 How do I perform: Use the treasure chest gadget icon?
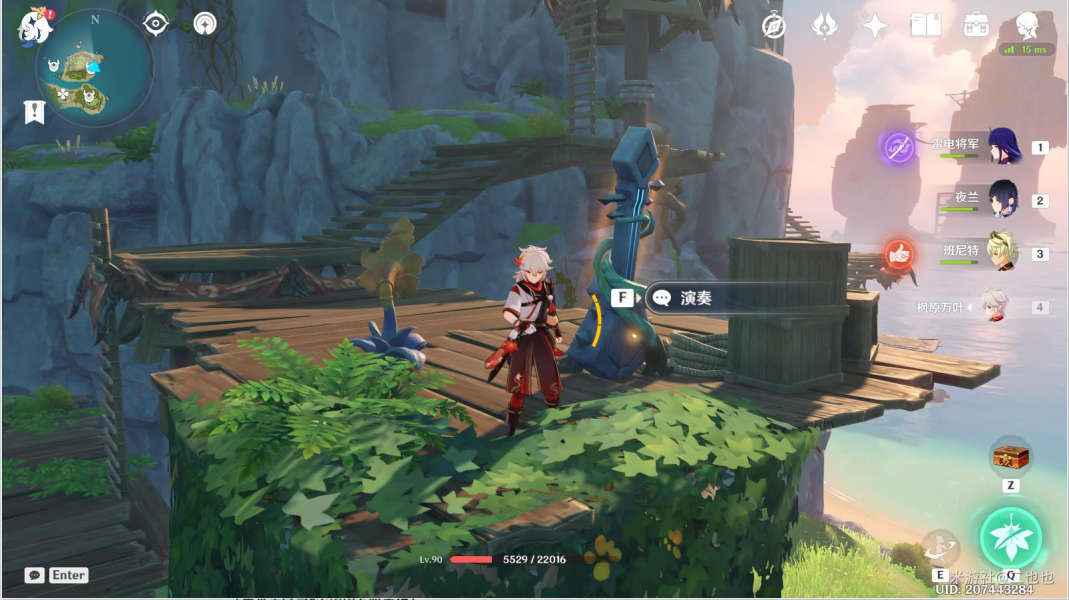[x=1010, y=458]
